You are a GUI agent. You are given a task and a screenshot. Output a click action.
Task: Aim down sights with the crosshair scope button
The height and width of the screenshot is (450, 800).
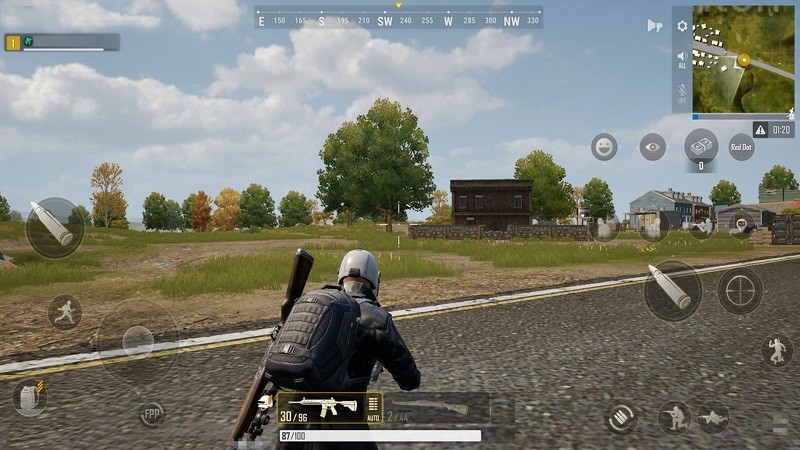tap(740, 291)
